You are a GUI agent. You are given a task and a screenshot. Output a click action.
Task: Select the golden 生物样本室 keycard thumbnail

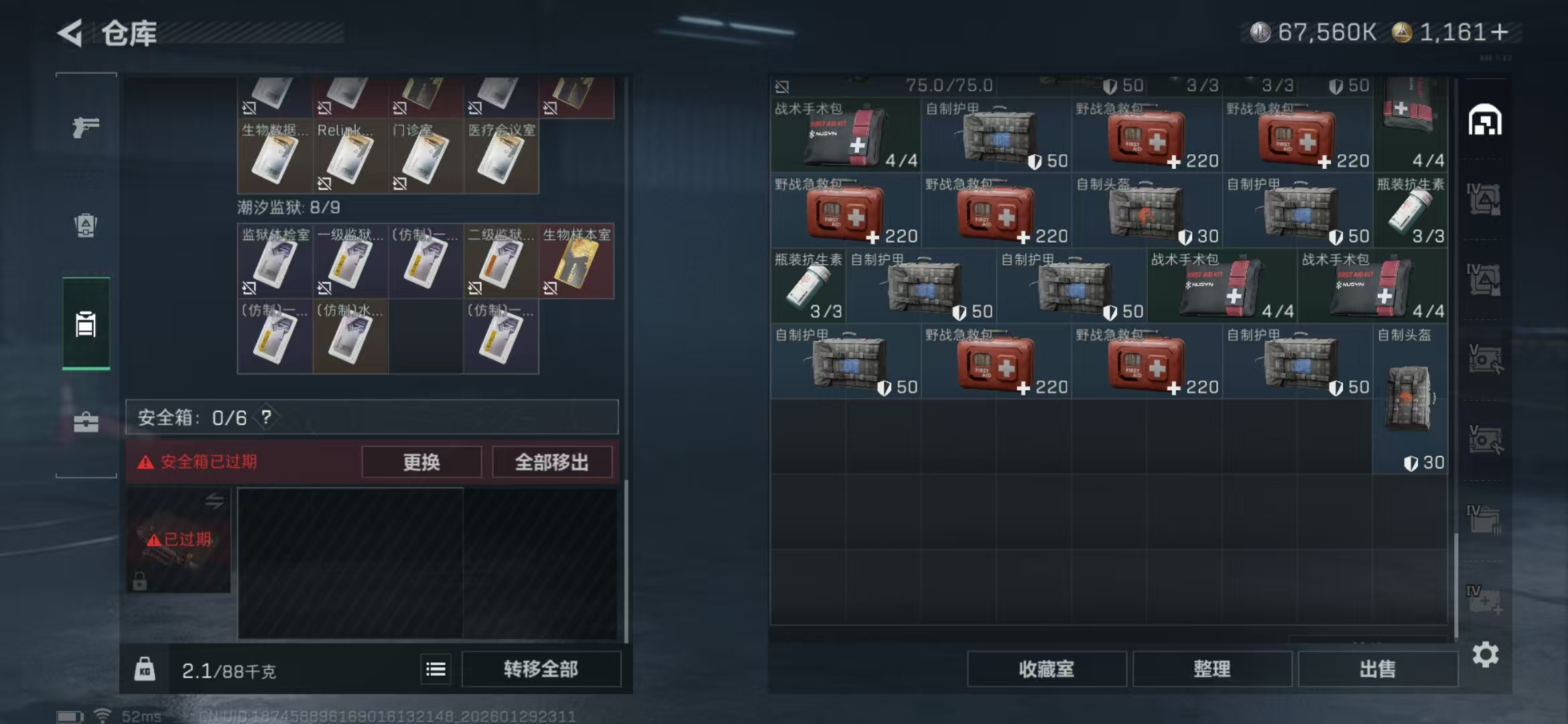[578, 261]
